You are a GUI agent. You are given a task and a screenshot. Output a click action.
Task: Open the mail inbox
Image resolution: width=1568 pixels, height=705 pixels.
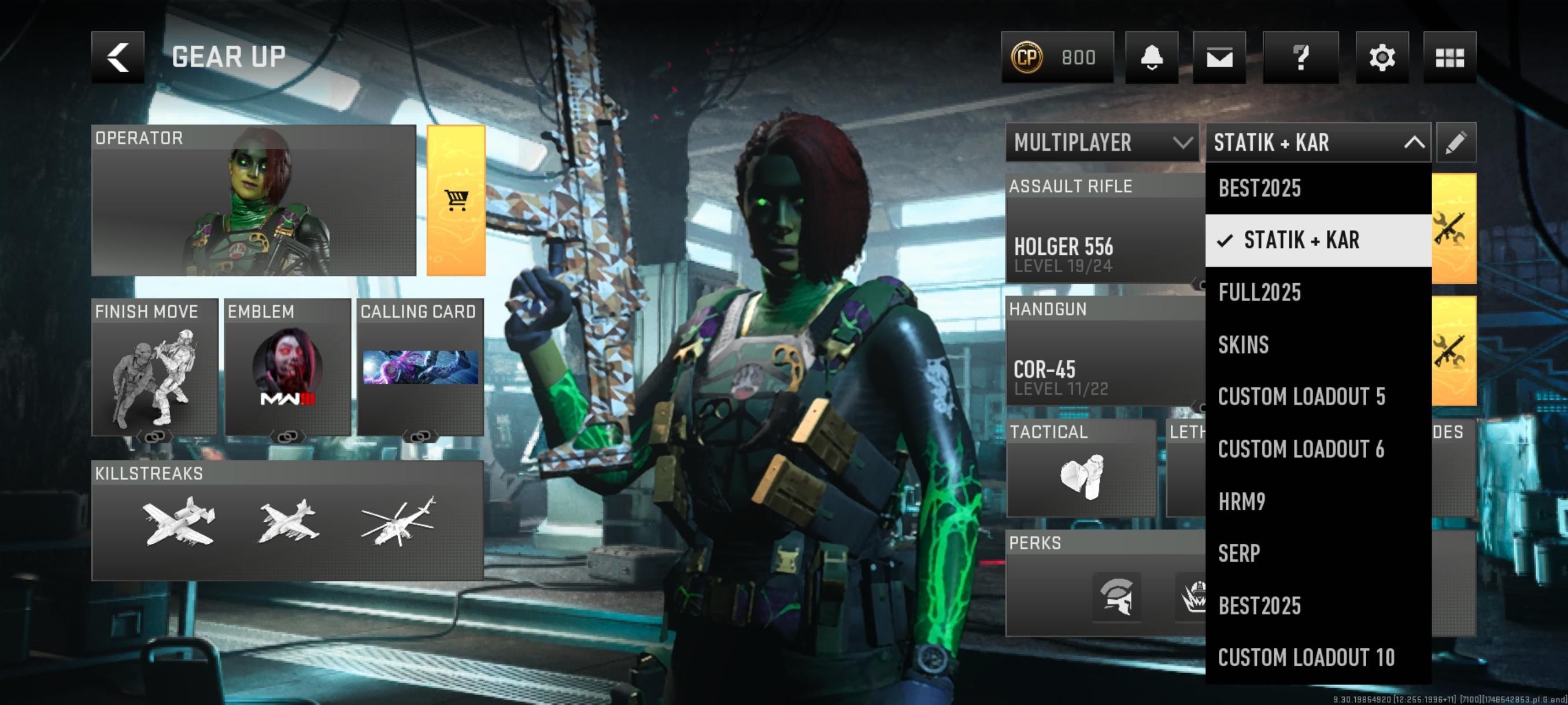pyautogui.click(x=1219, y=57)
